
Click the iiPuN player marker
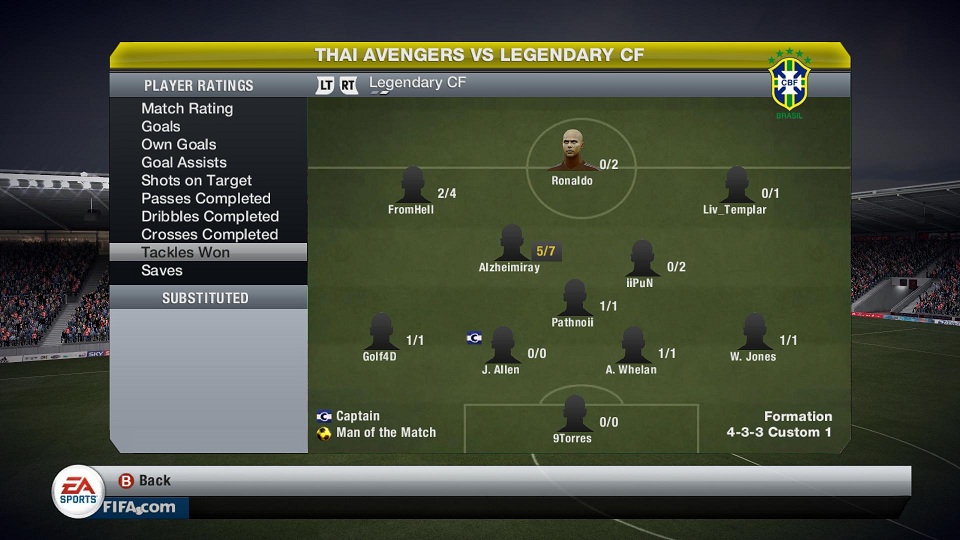click(641, 259)
